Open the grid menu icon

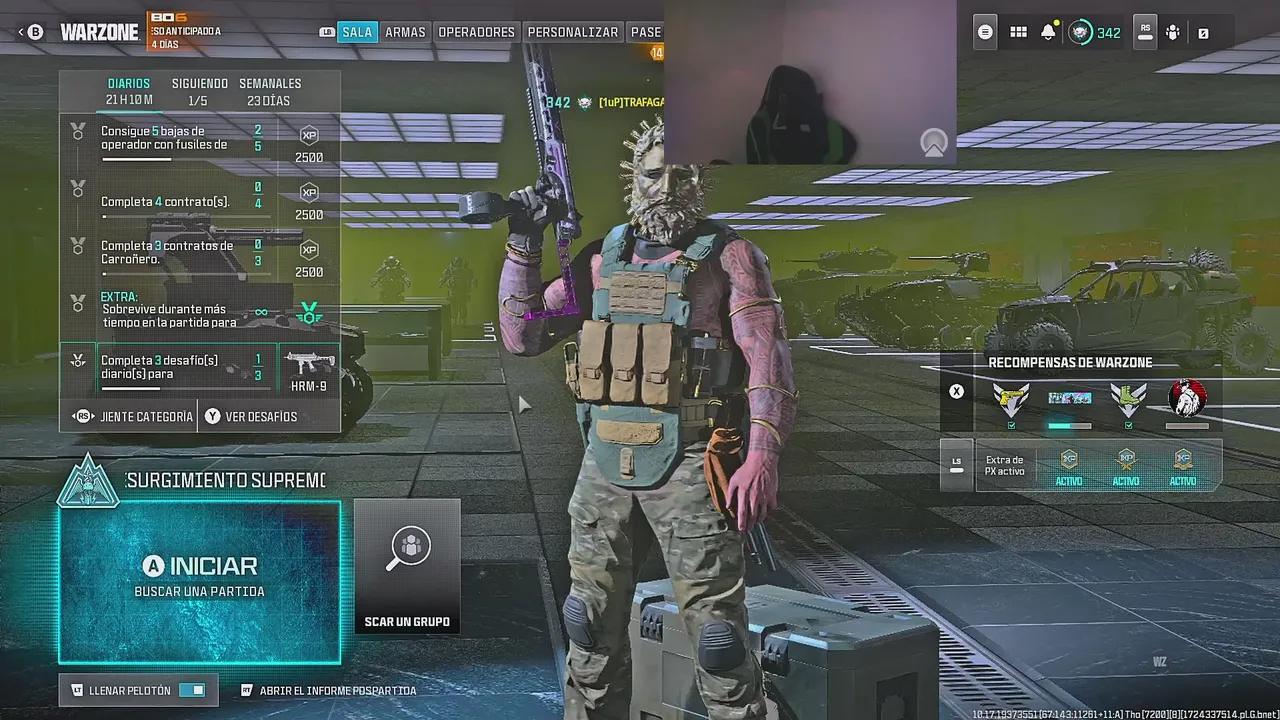(x=1018, y=32)
